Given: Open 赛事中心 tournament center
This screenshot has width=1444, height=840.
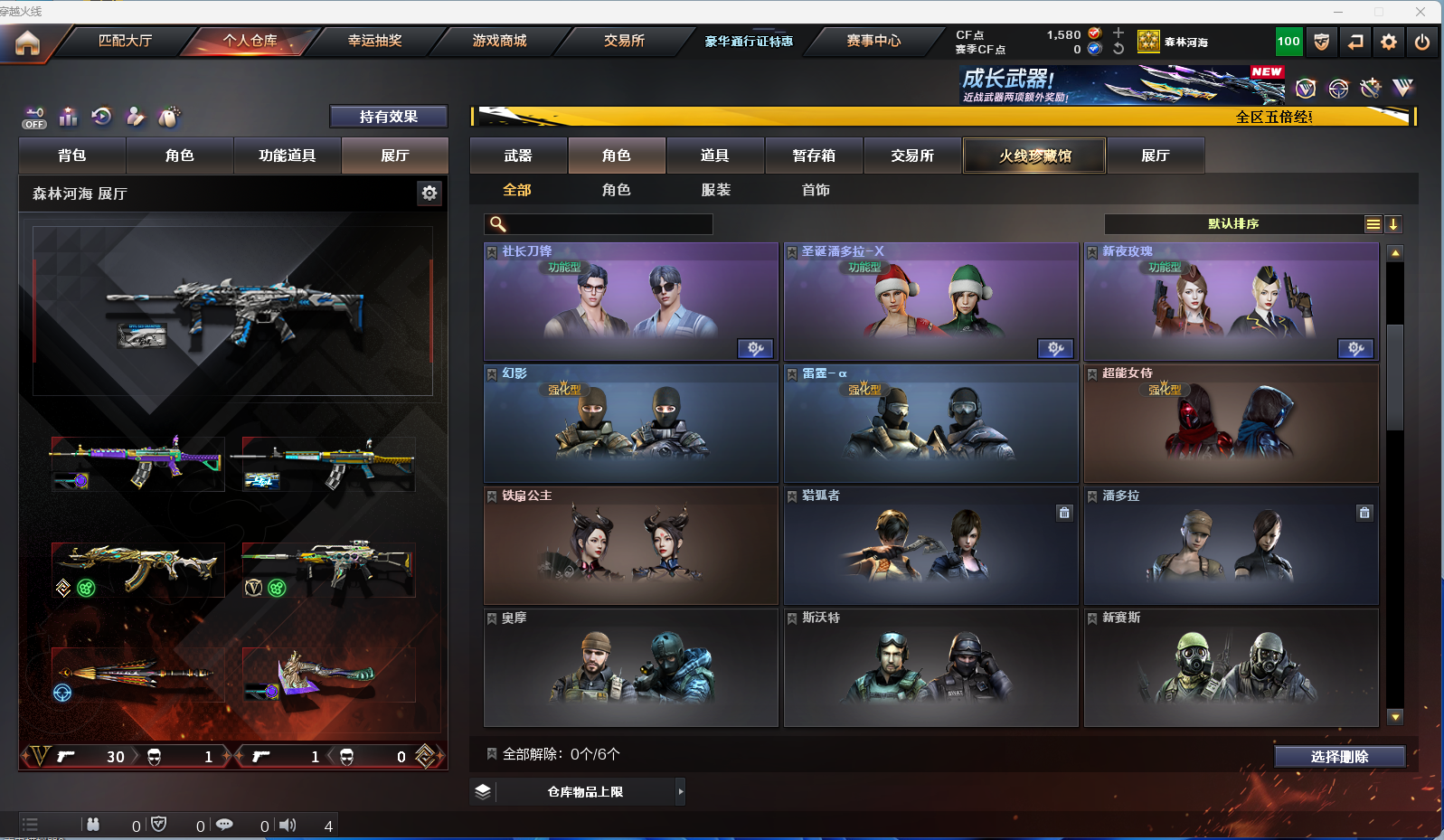Looking at the screenshot, I should (x=873, y=41).
